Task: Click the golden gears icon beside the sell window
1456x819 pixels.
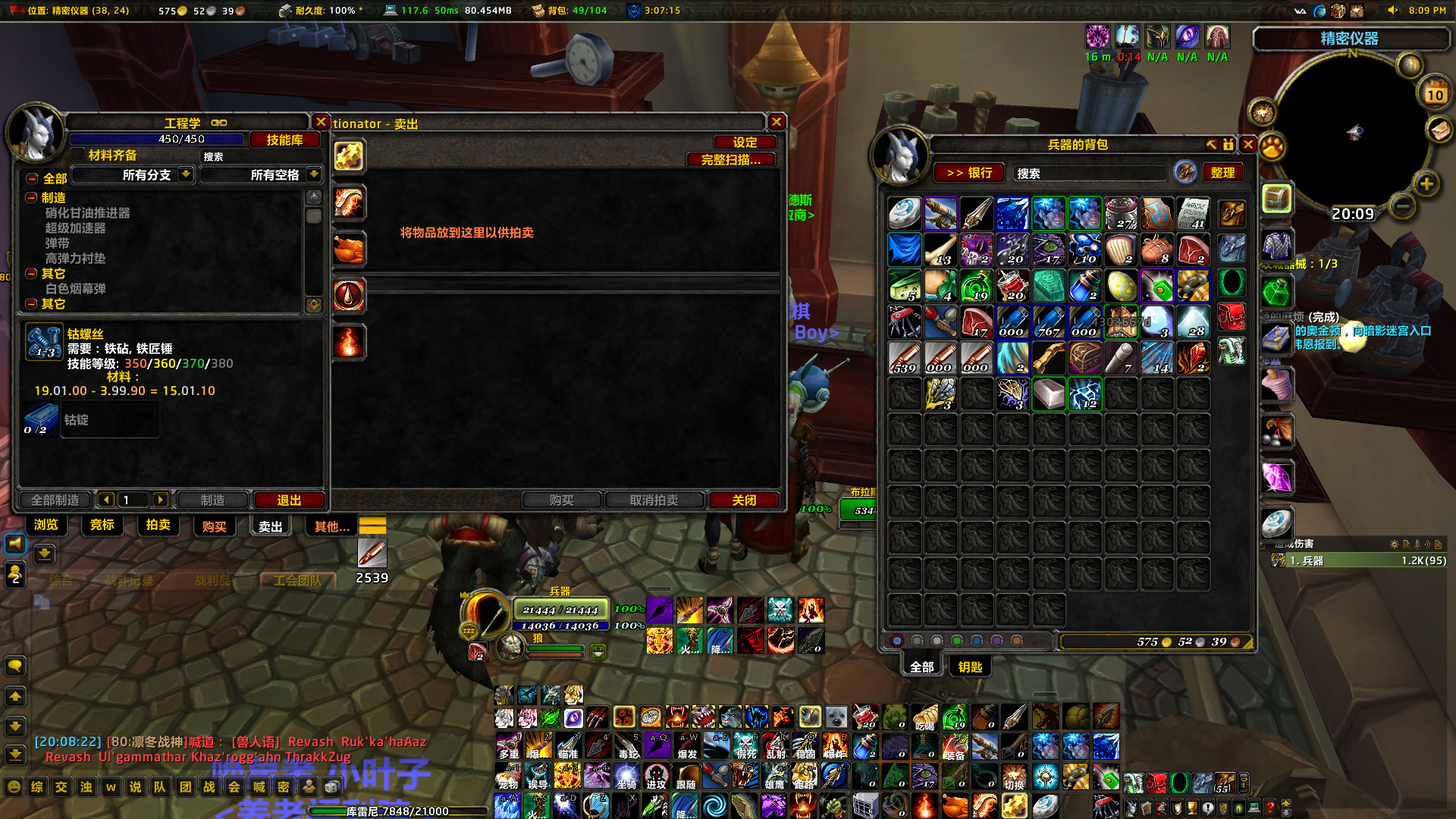Action: pos(349,156)
